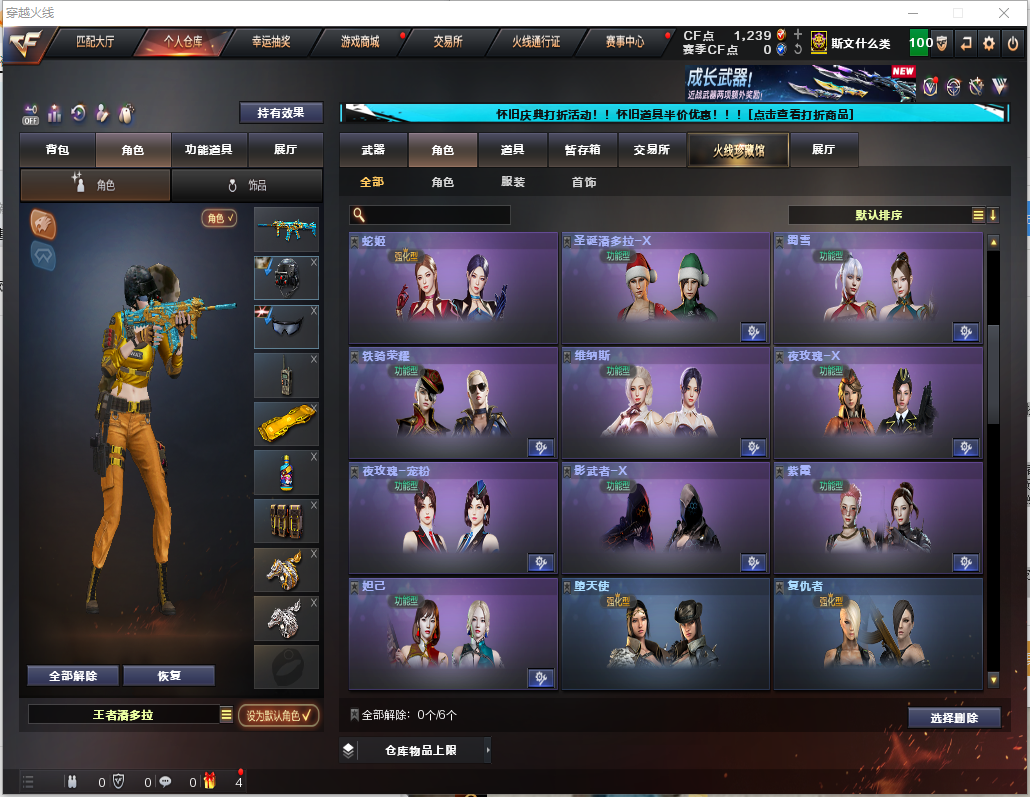
Task: Click the 持有效果 button
Action: [x=280, y=113]
